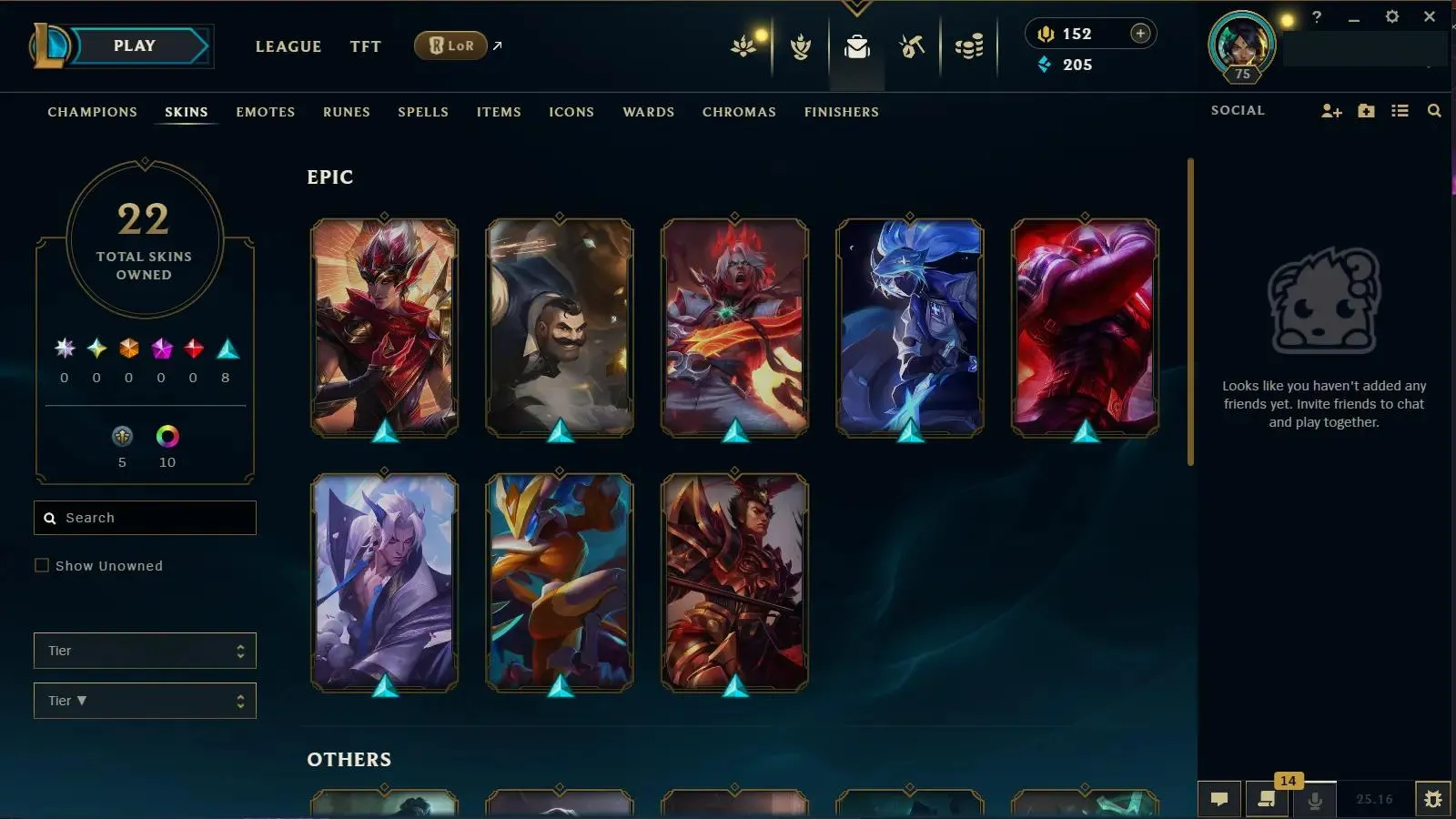Open the Tier descending sort dropdown
This screenshot has height=819, width=1456.
coord(144,701)
